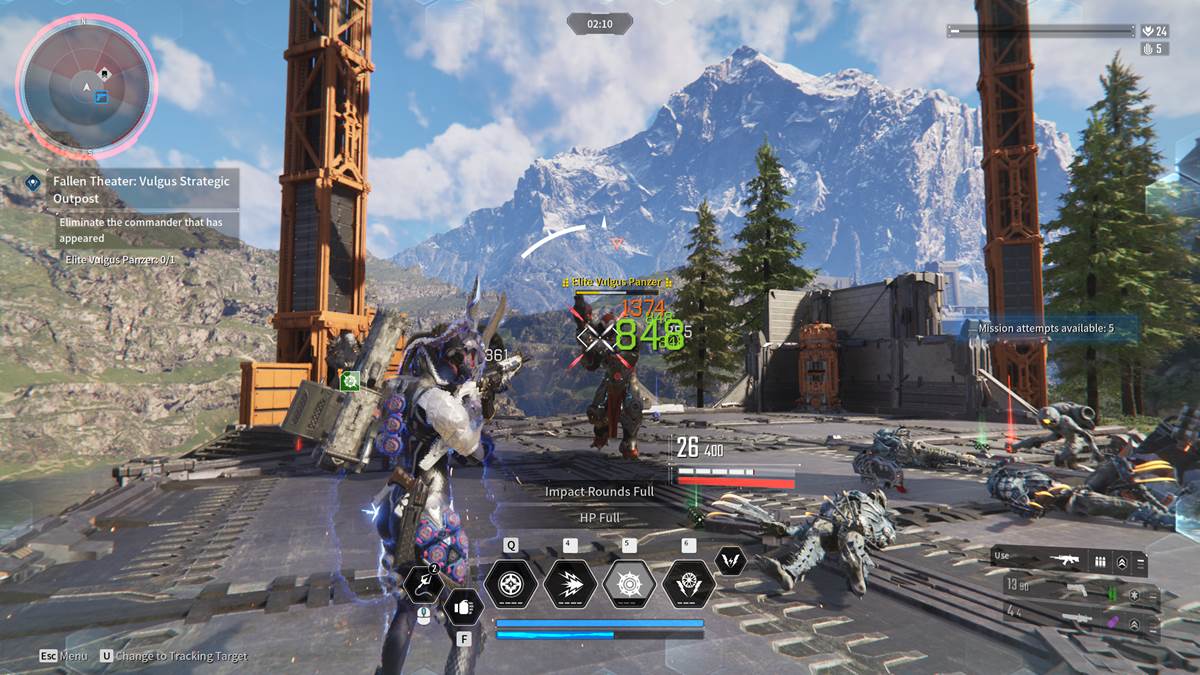Screen dimensions: 1200x675
Task: Select the Fallen Theater mission tracker
Action: [142, 189]
